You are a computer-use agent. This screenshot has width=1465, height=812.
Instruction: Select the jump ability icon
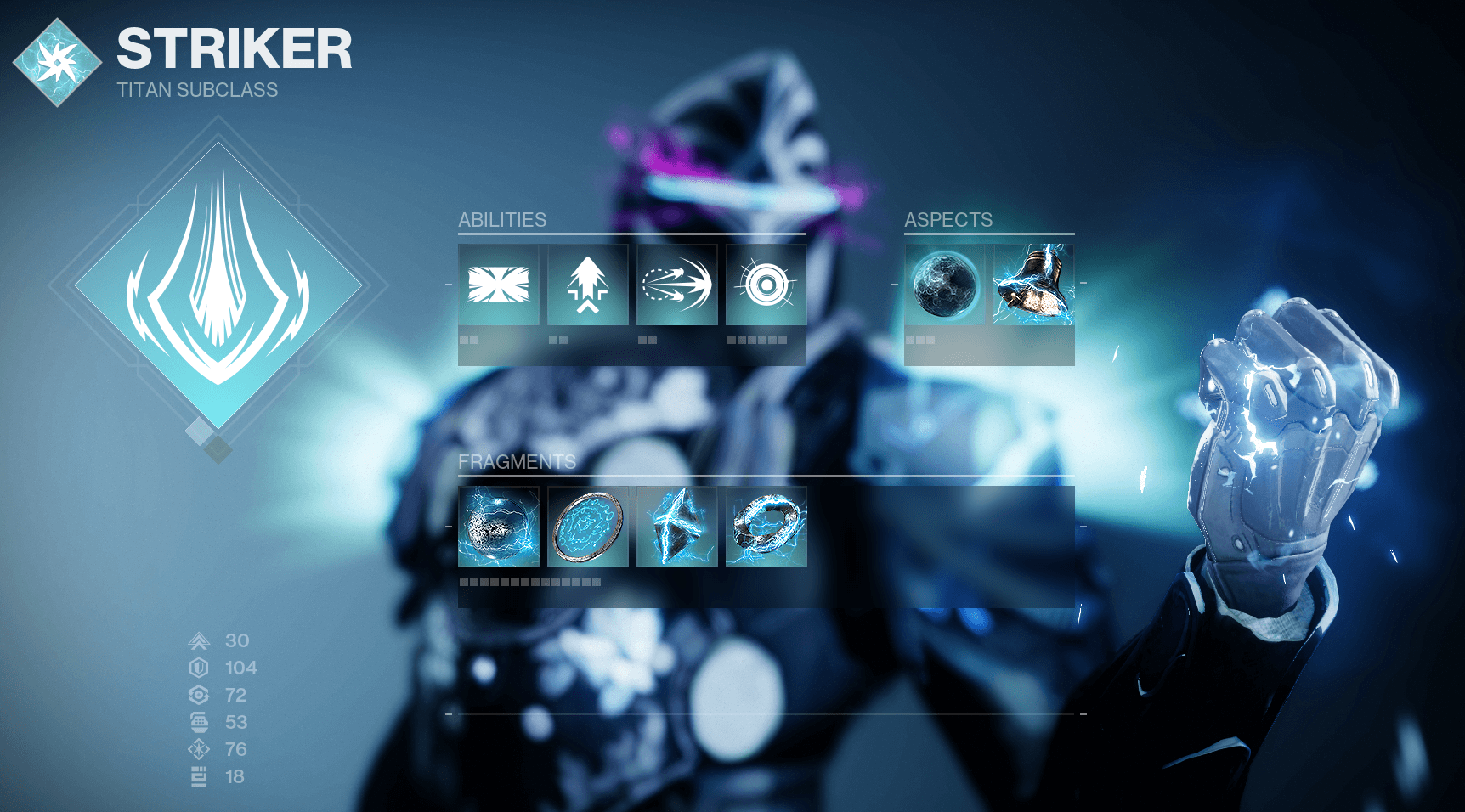pyautogui.click(x=587, y=285)
